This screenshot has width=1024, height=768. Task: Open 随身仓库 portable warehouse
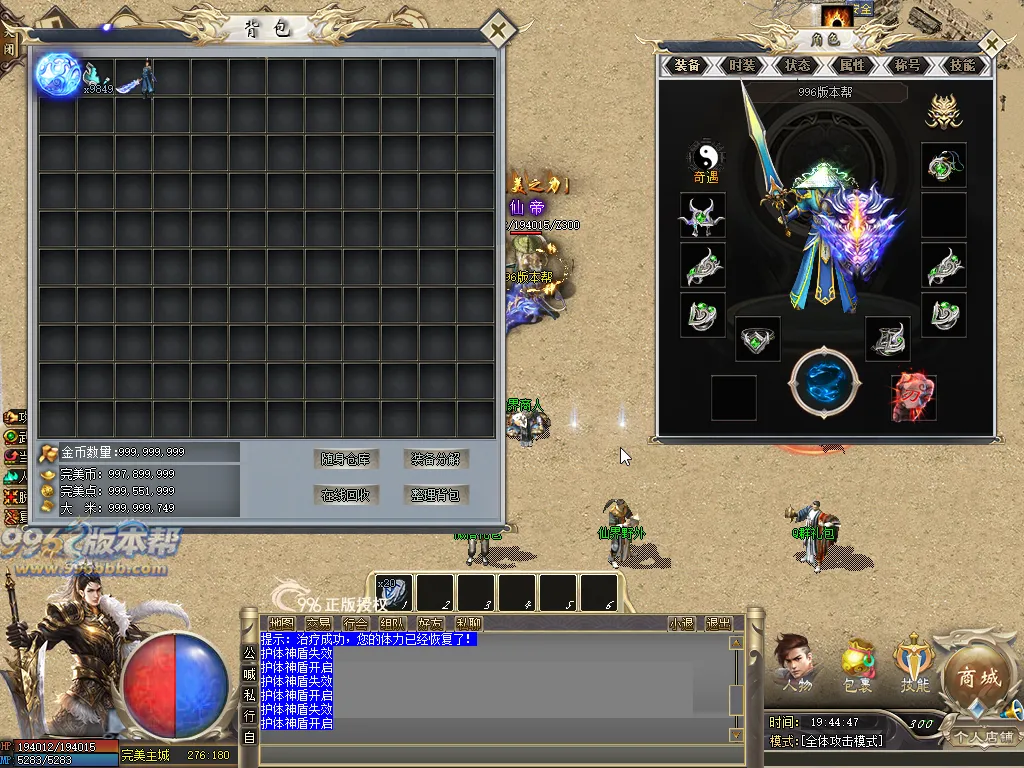pyautogui.click(x=345, y=459)
